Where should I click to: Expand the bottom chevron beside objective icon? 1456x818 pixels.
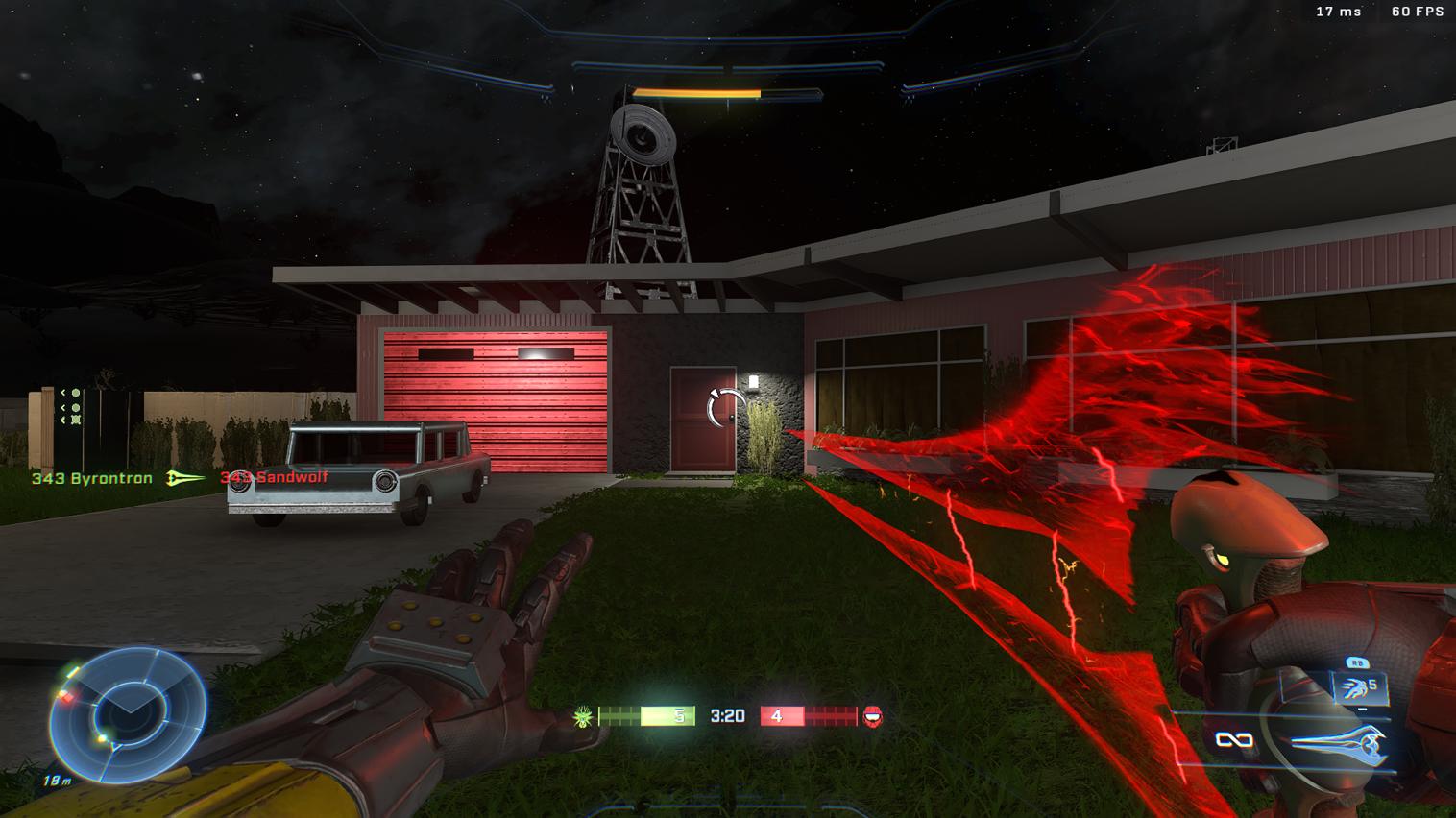point(63,420)
